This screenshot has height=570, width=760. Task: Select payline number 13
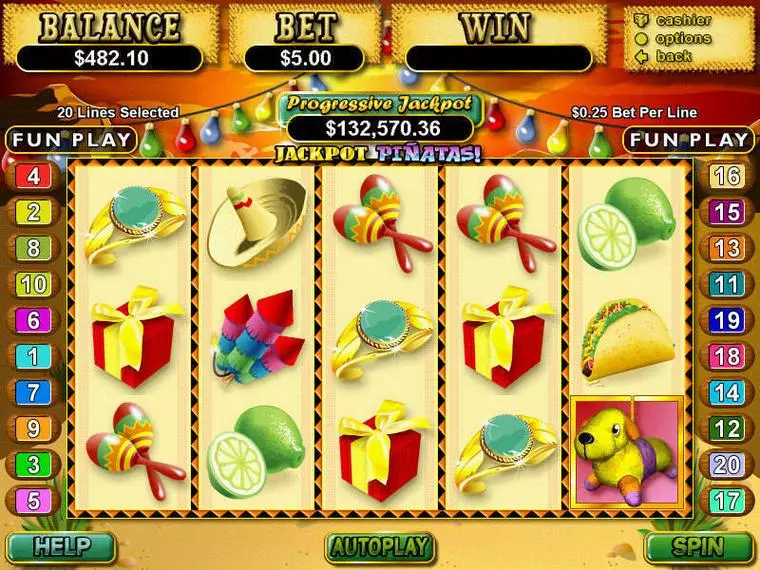(x=727, y=249)
